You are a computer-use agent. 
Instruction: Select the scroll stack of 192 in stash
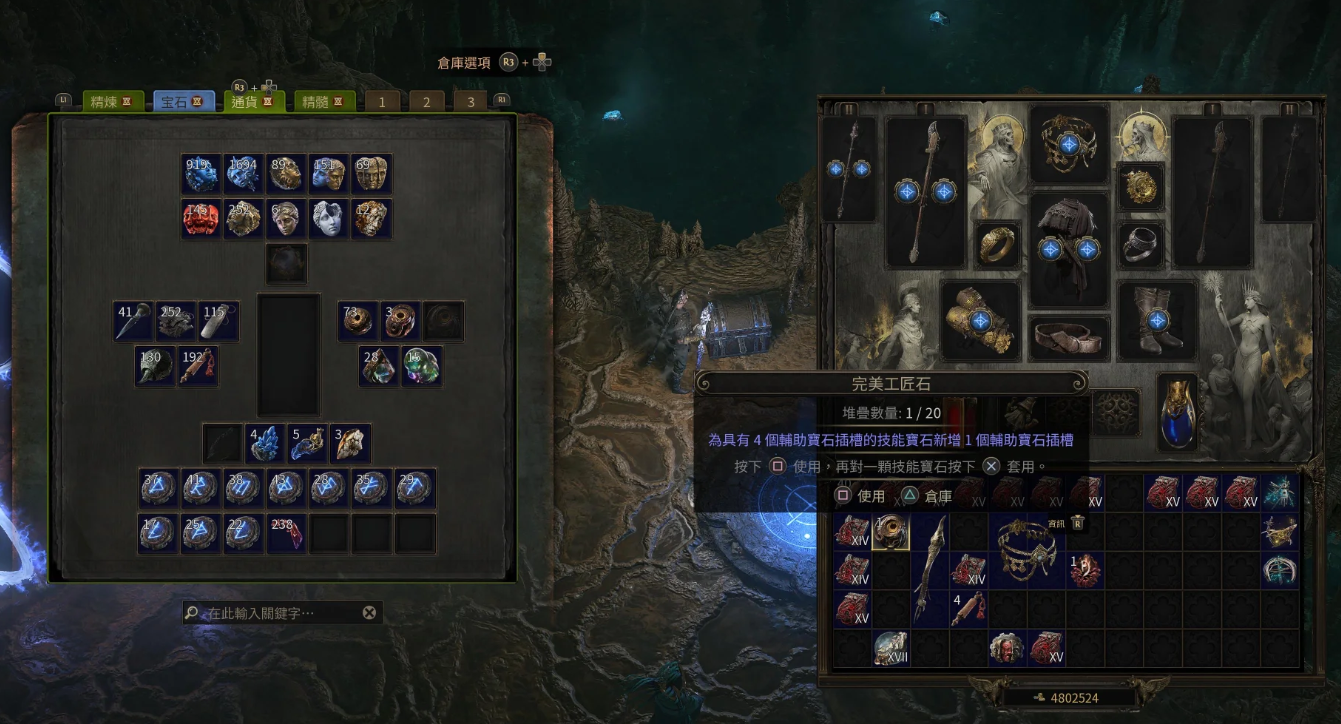point(198,366)
